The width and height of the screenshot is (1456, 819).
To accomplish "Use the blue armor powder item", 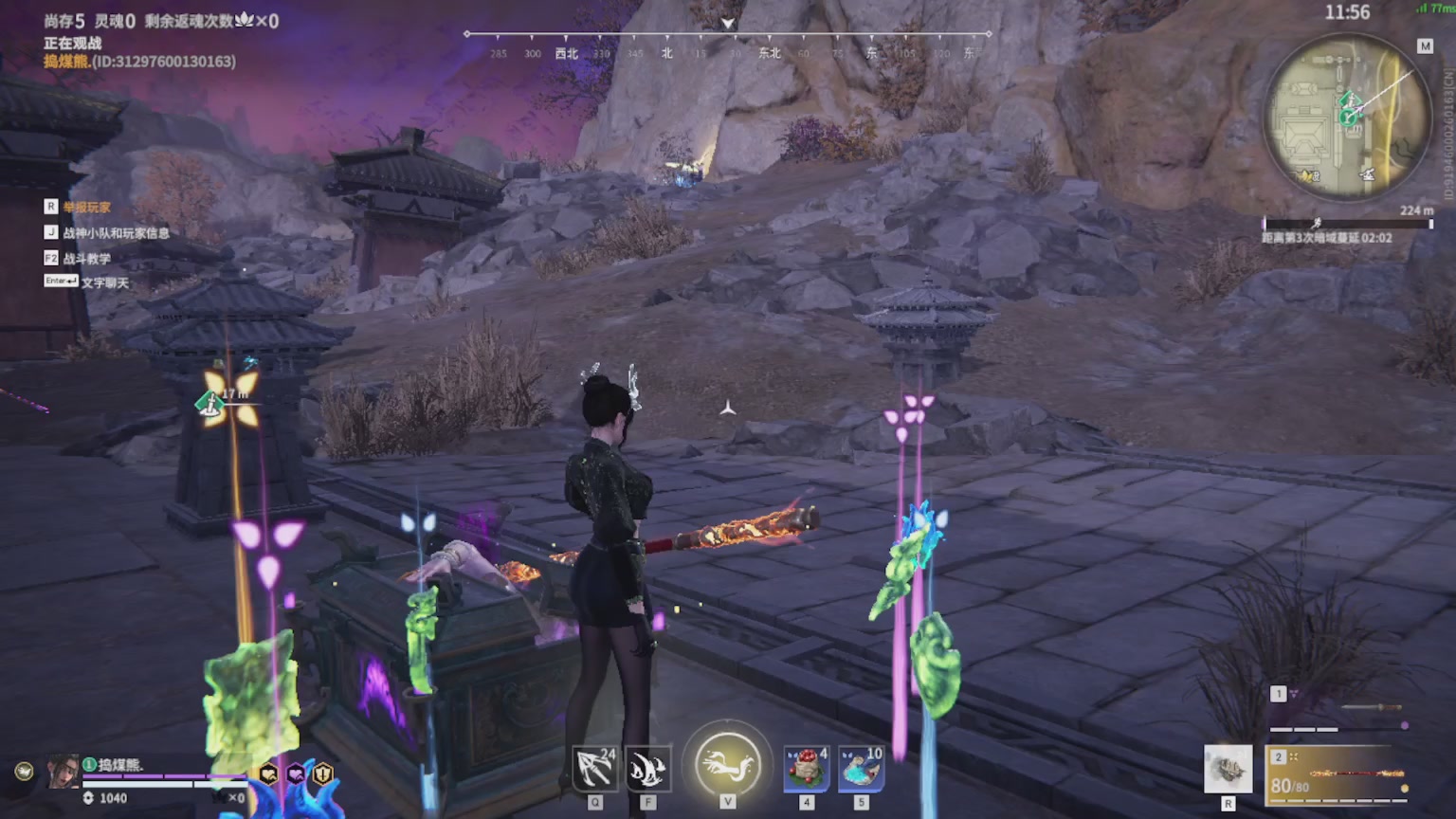I will (861, 768).
